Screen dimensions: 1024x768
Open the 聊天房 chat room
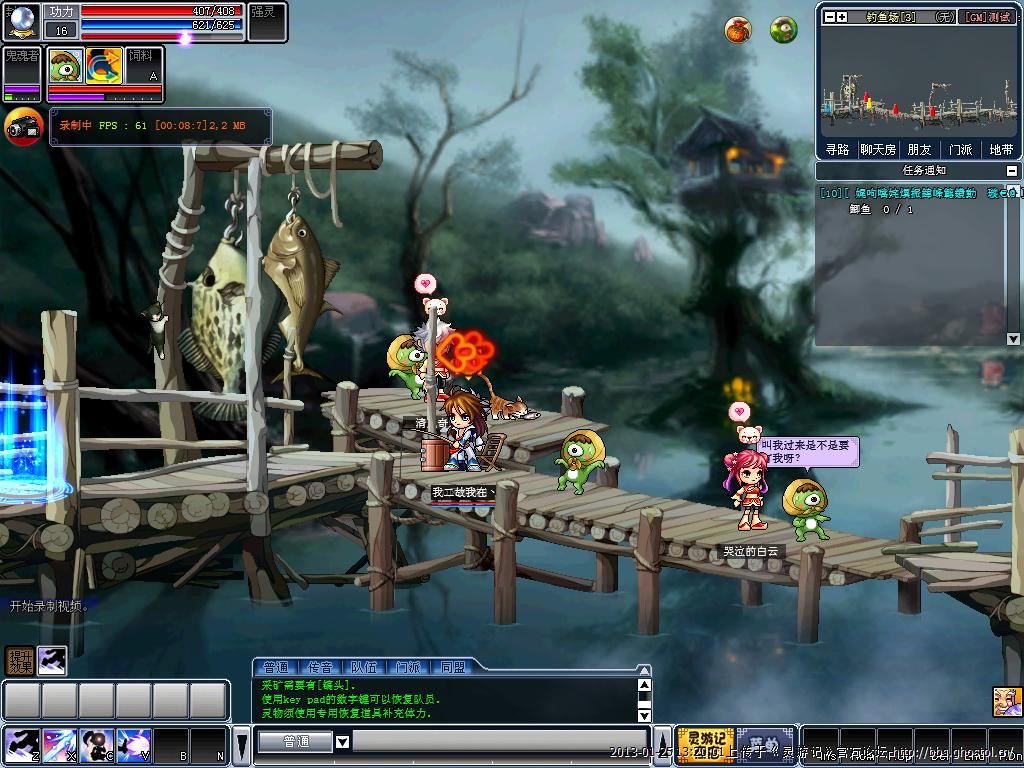point(878,150)
